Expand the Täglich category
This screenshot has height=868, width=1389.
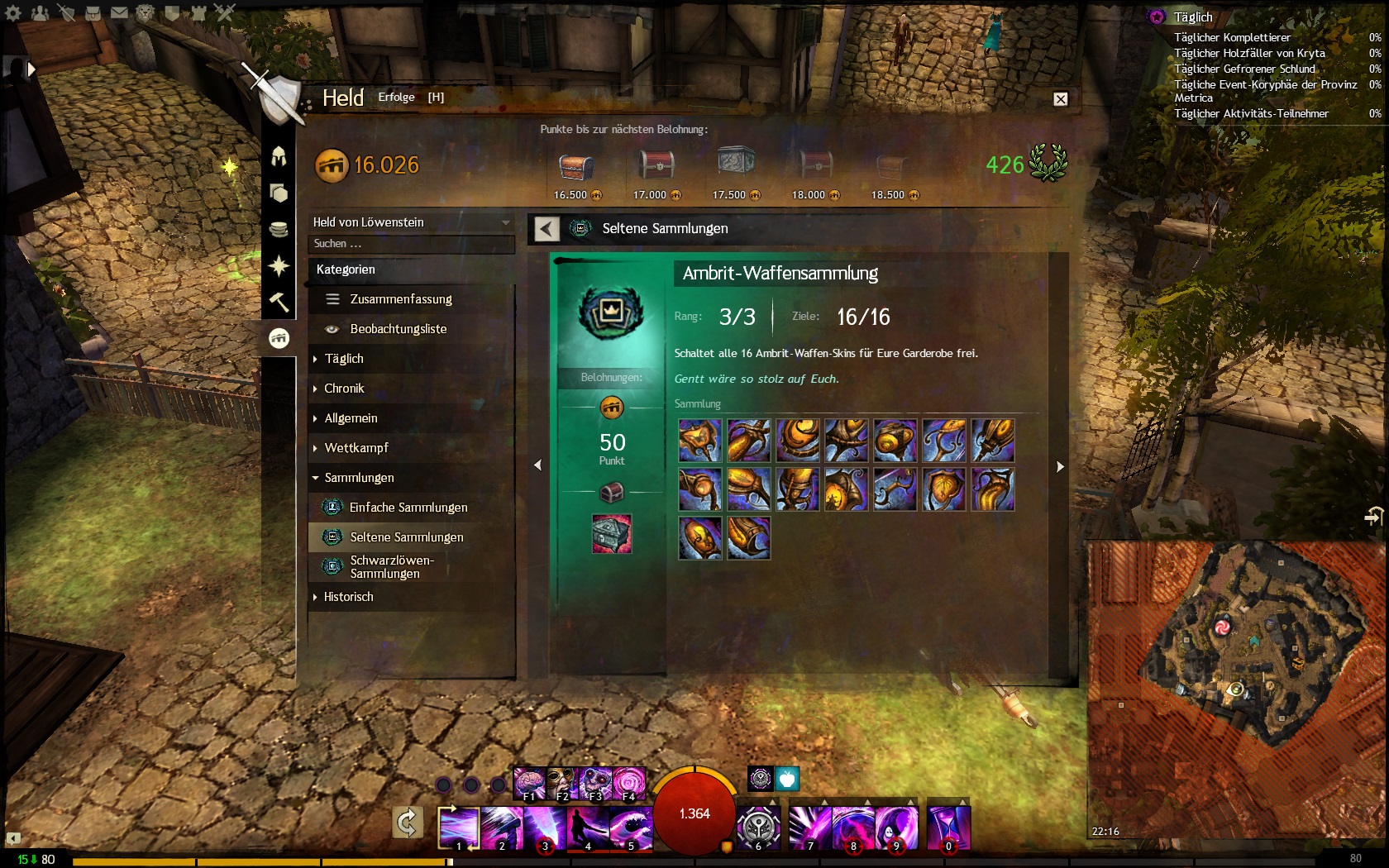coord(343,359)
